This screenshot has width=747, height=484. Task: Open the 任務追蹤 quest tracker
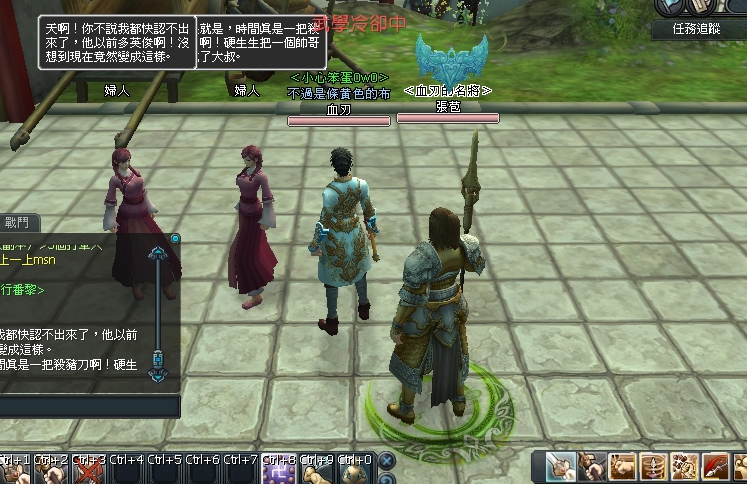[698, 29]
